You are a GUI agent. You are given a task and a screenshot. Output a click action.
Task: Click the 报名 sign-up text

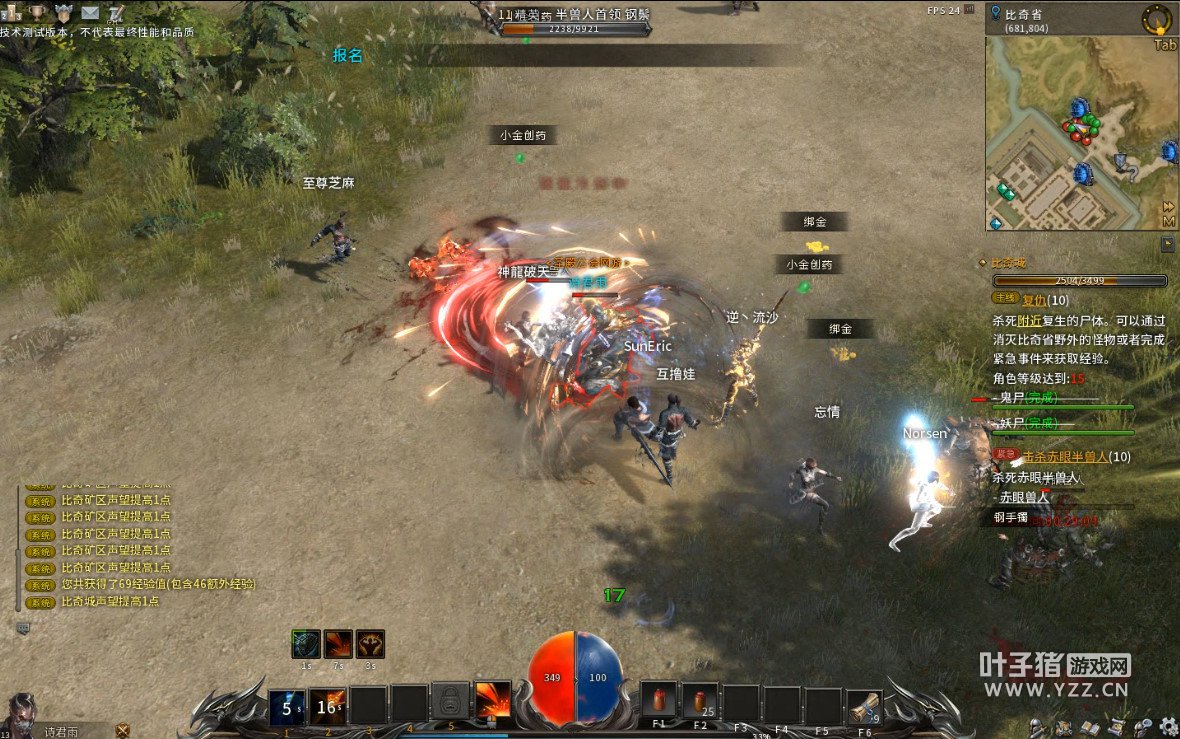(x=348, y=55)
